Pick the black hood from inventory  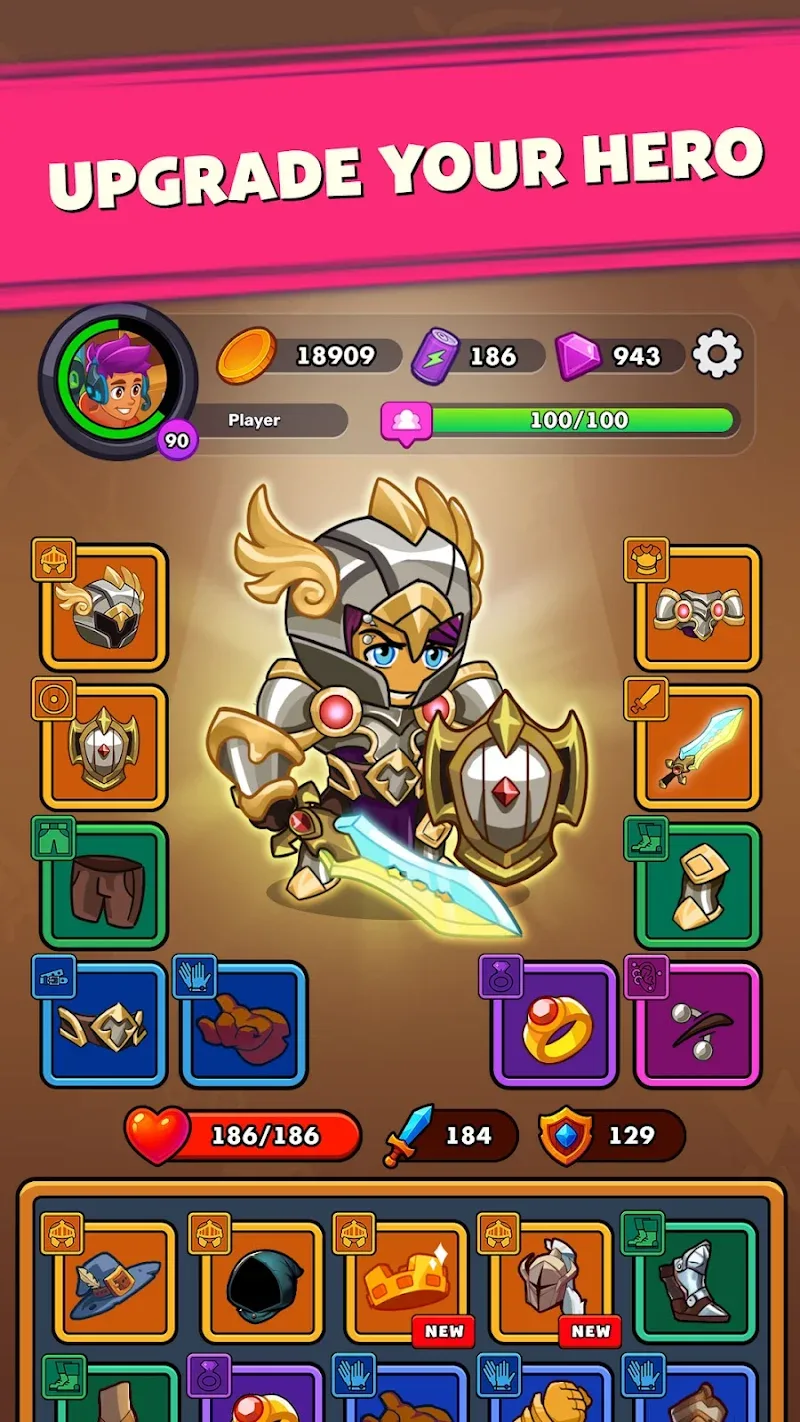260,1282
